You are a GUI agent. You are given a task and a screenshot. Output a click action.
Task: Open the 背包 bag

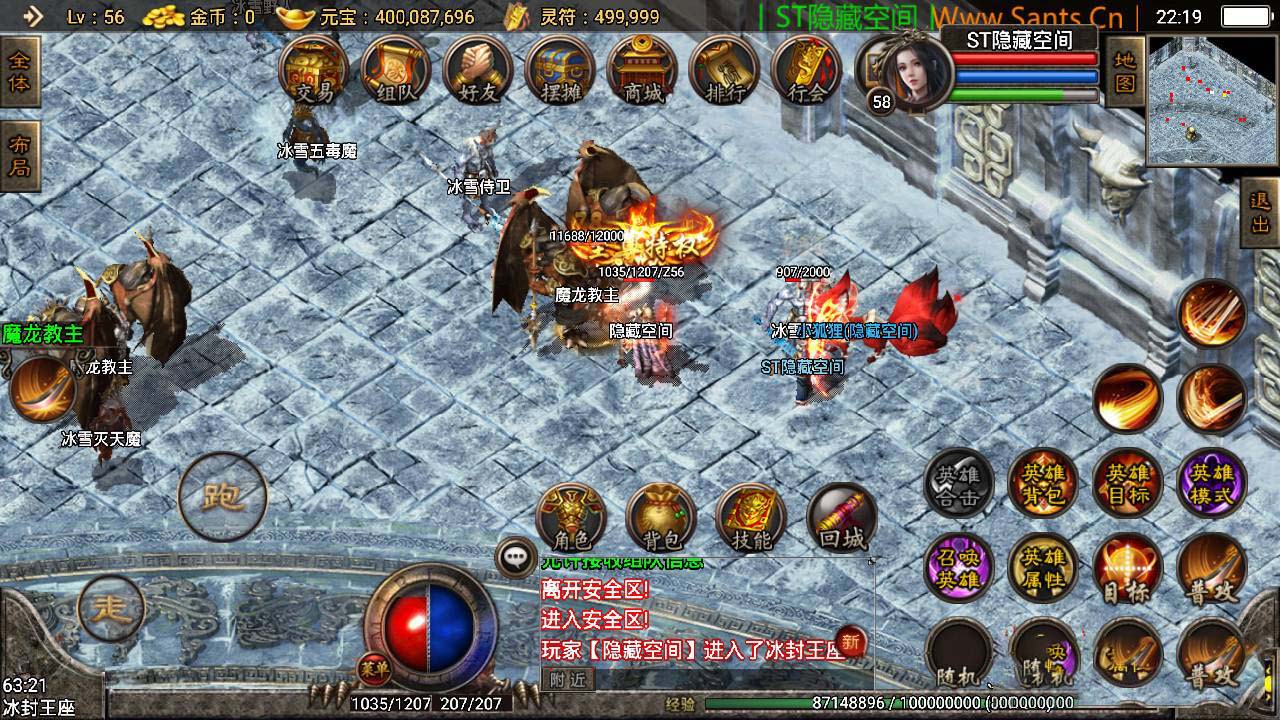(661, 519)
